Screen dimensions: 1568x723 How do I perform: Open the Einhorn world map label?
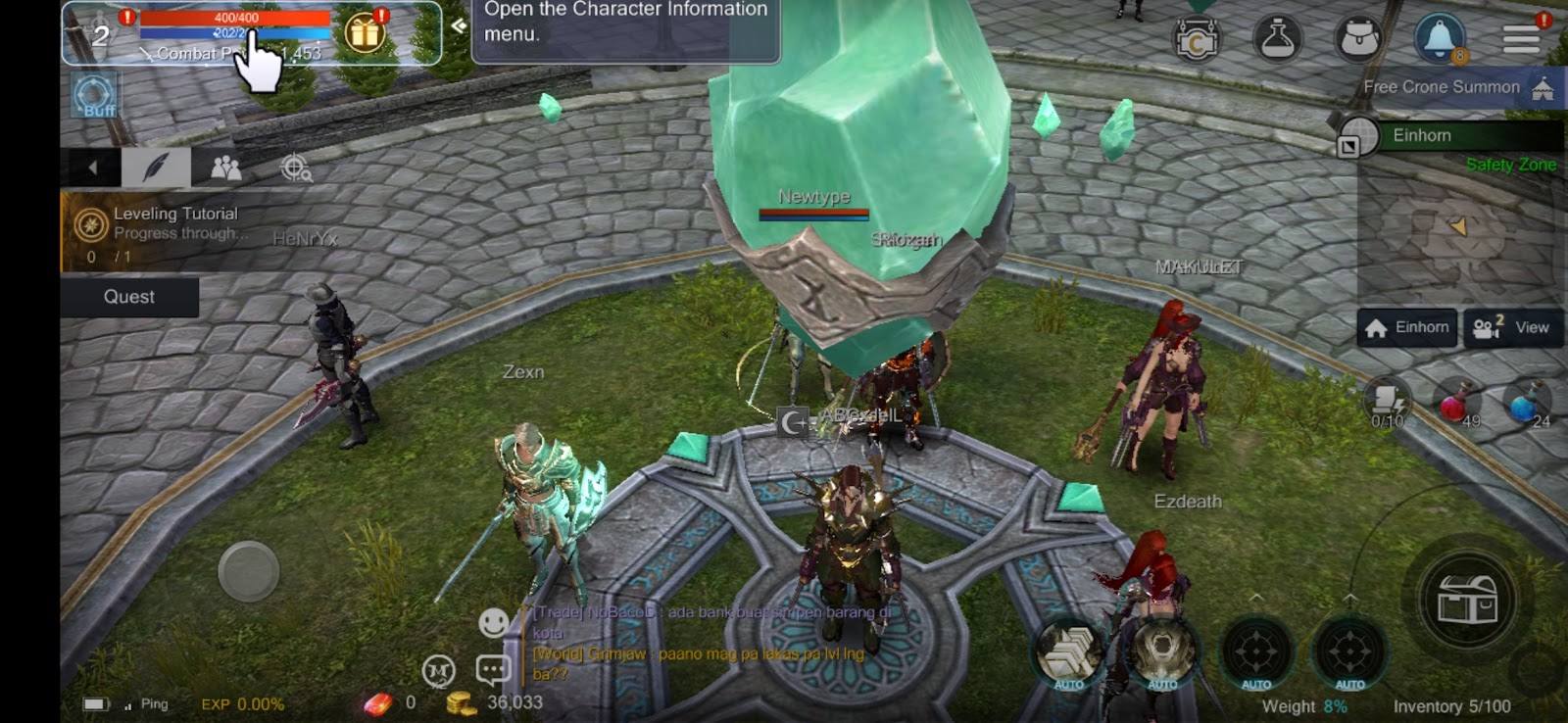point(1422,135)
